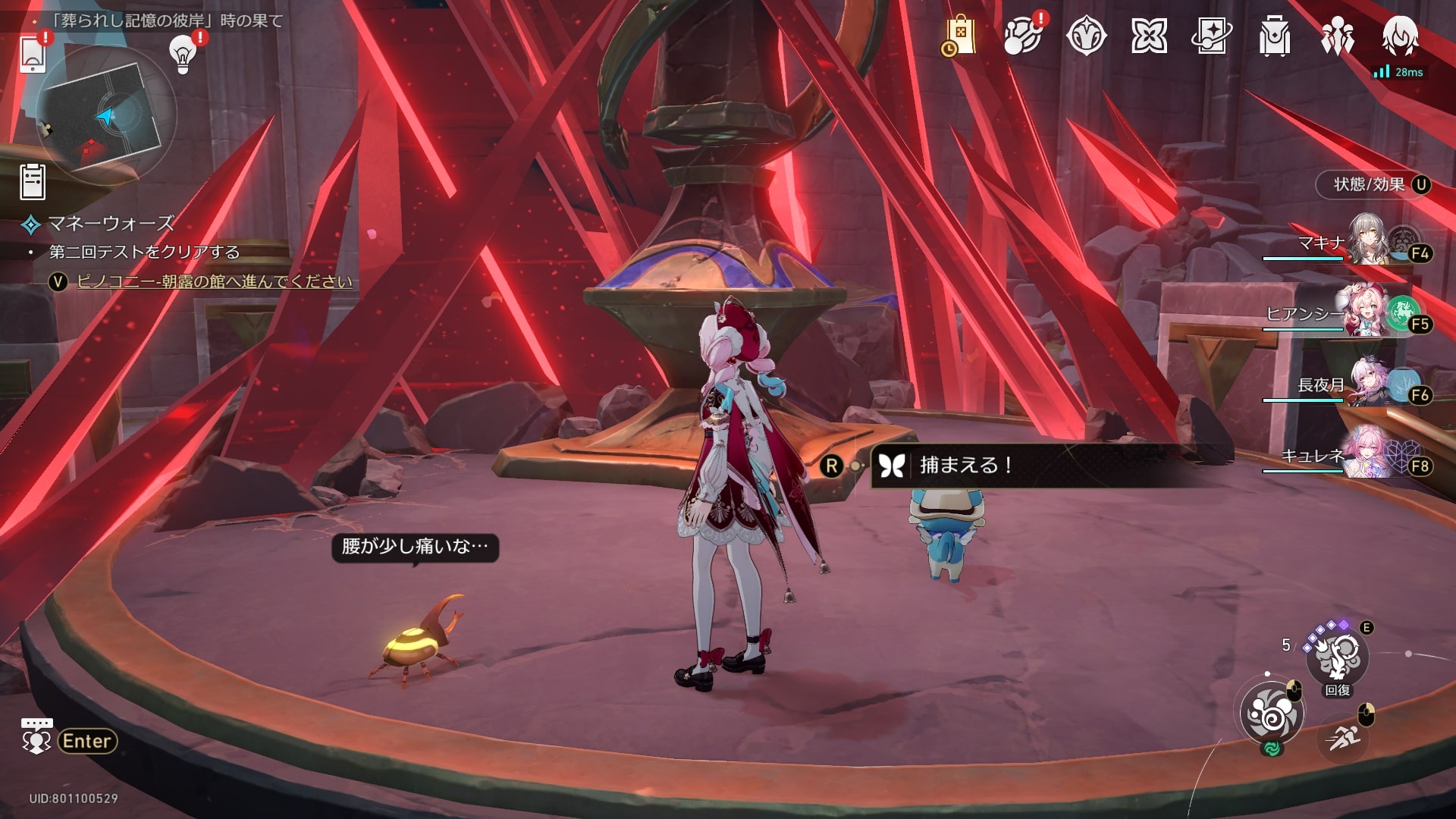This screenshot has width=1456, height=819.
Task: Switch to party member ヒアンシー
Action: [x=1365, y=312]
